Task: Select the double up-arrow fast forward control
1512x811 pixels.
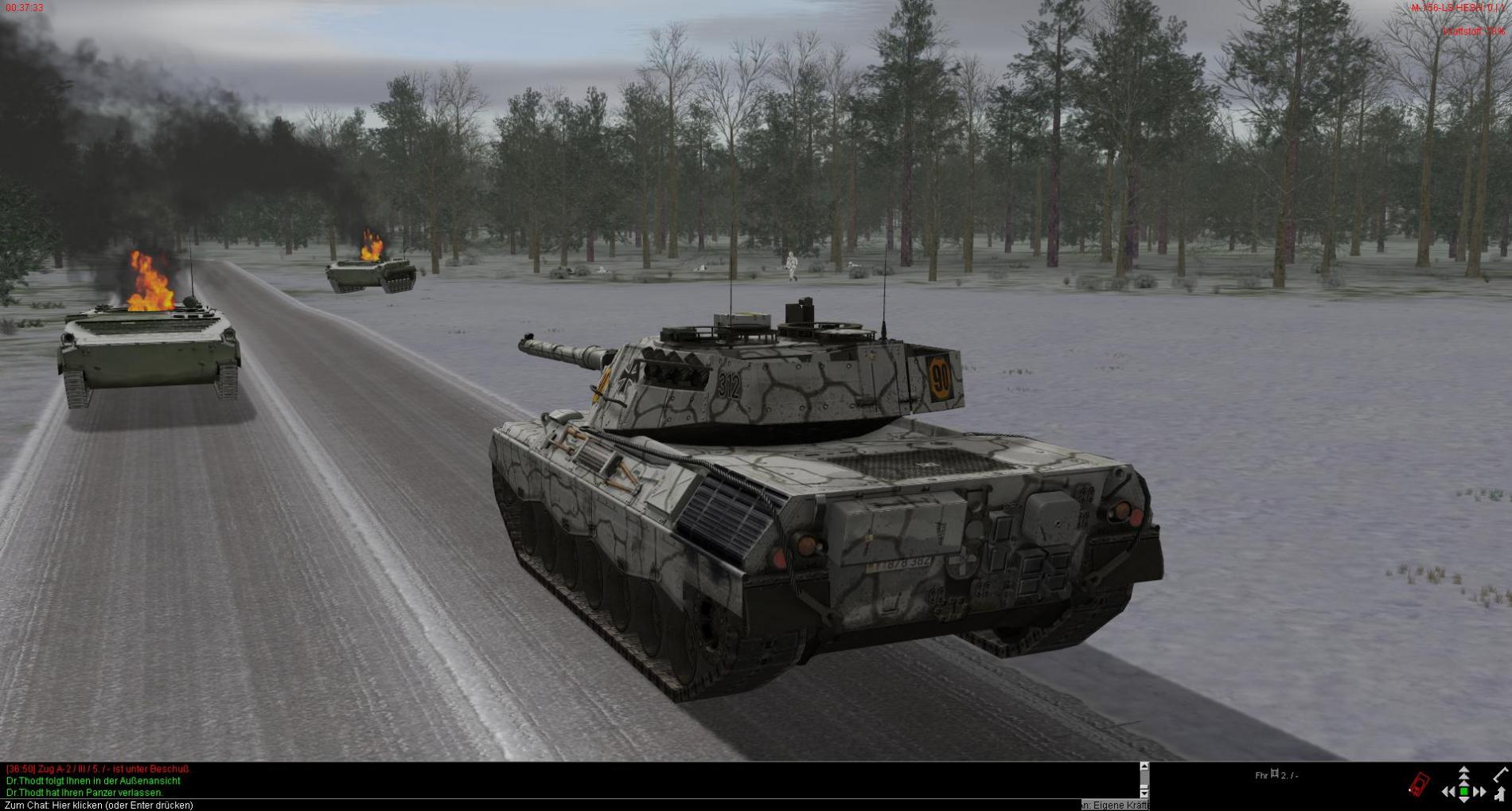Action: tap(1463, 773)
